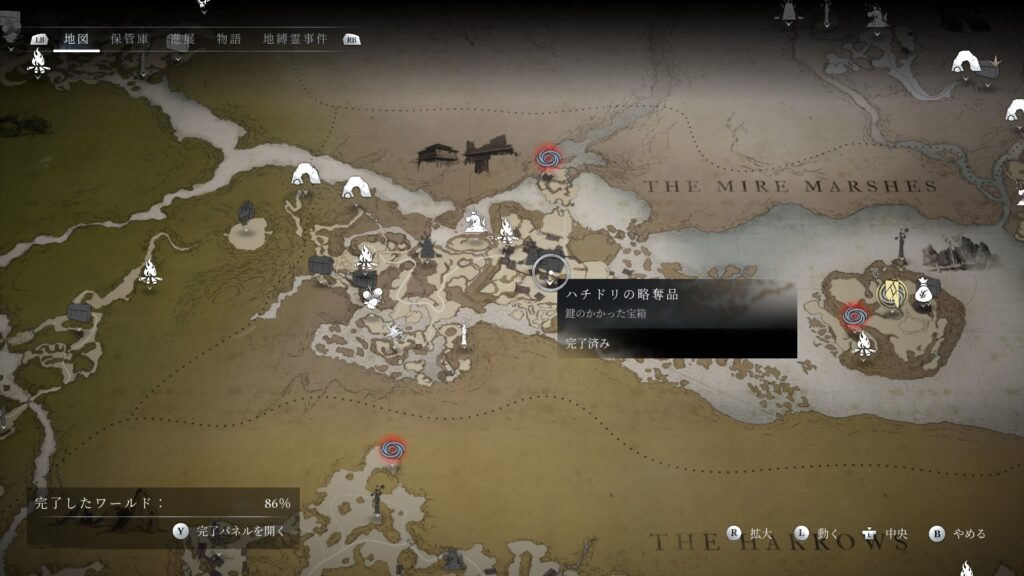Image resolution: width=1024 pixels, height=576 pixels.
Task: Click the gold banner quest marker on the island
Action: [889, 291]
